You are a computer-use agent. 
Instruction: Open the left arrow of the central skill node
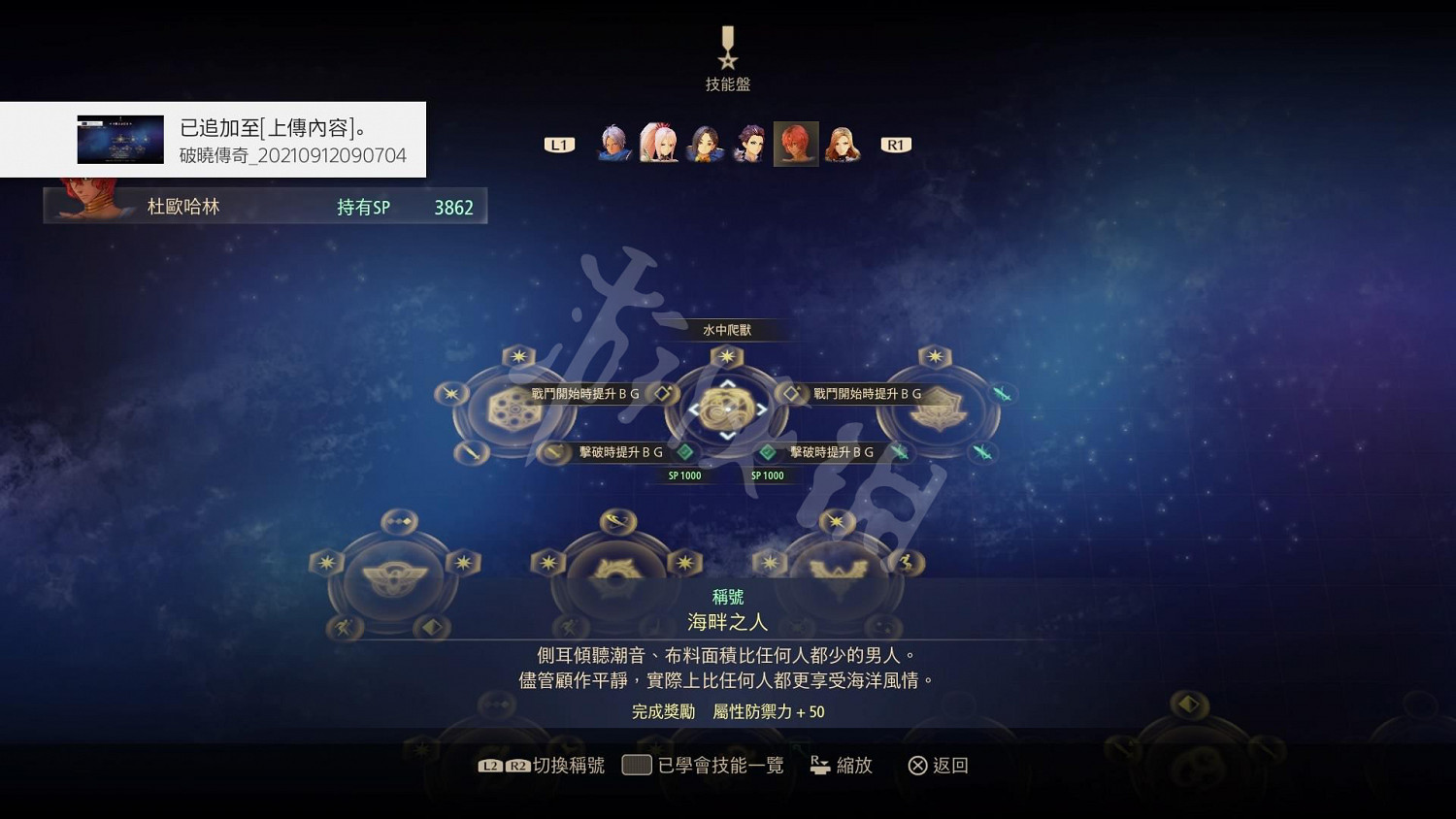coord(695,409)
